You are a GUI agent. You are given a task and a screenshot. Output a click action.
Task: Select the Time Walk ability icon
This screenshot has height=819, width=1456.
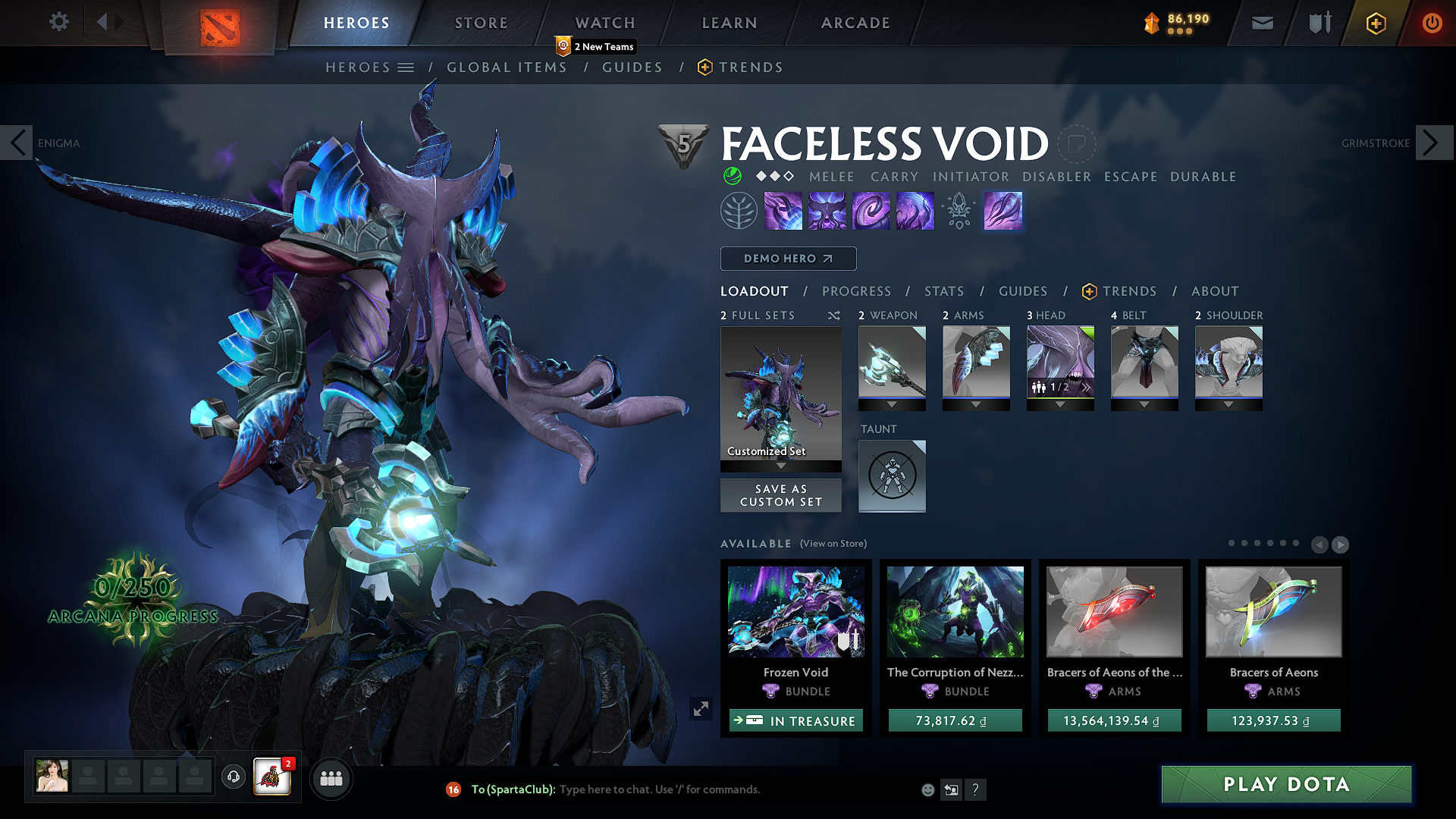click(x=783, y=210)
